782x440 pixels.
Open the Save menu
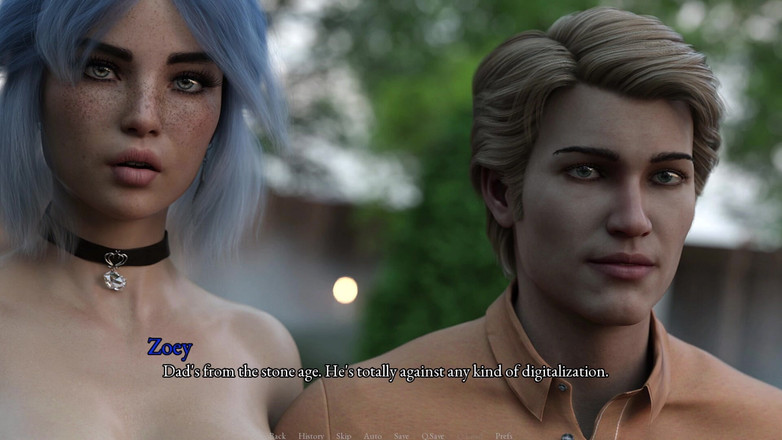tap(401, 436)
